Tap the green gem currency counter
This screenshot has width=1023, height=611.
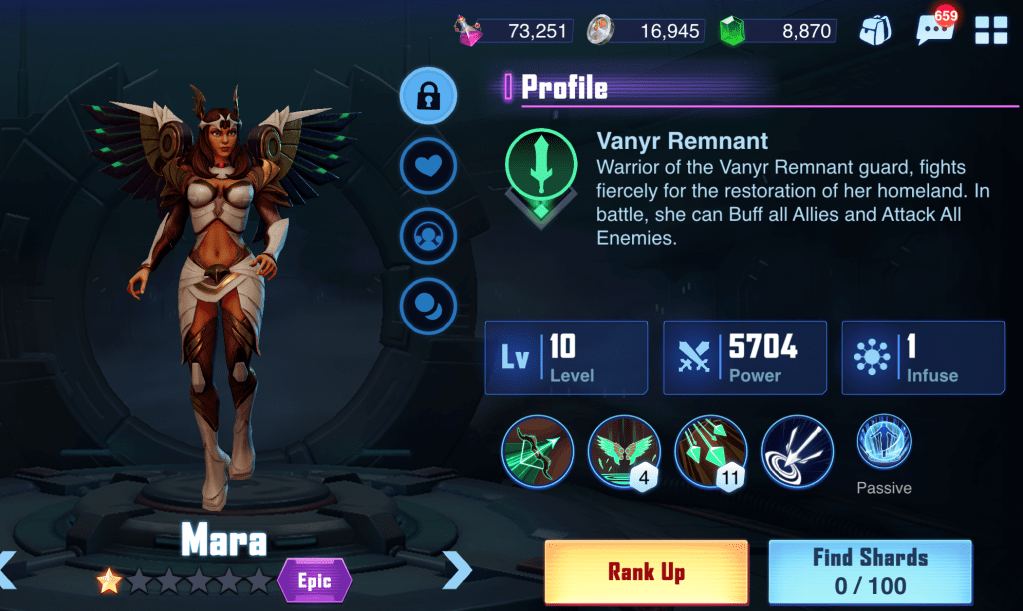click(776, 30)
